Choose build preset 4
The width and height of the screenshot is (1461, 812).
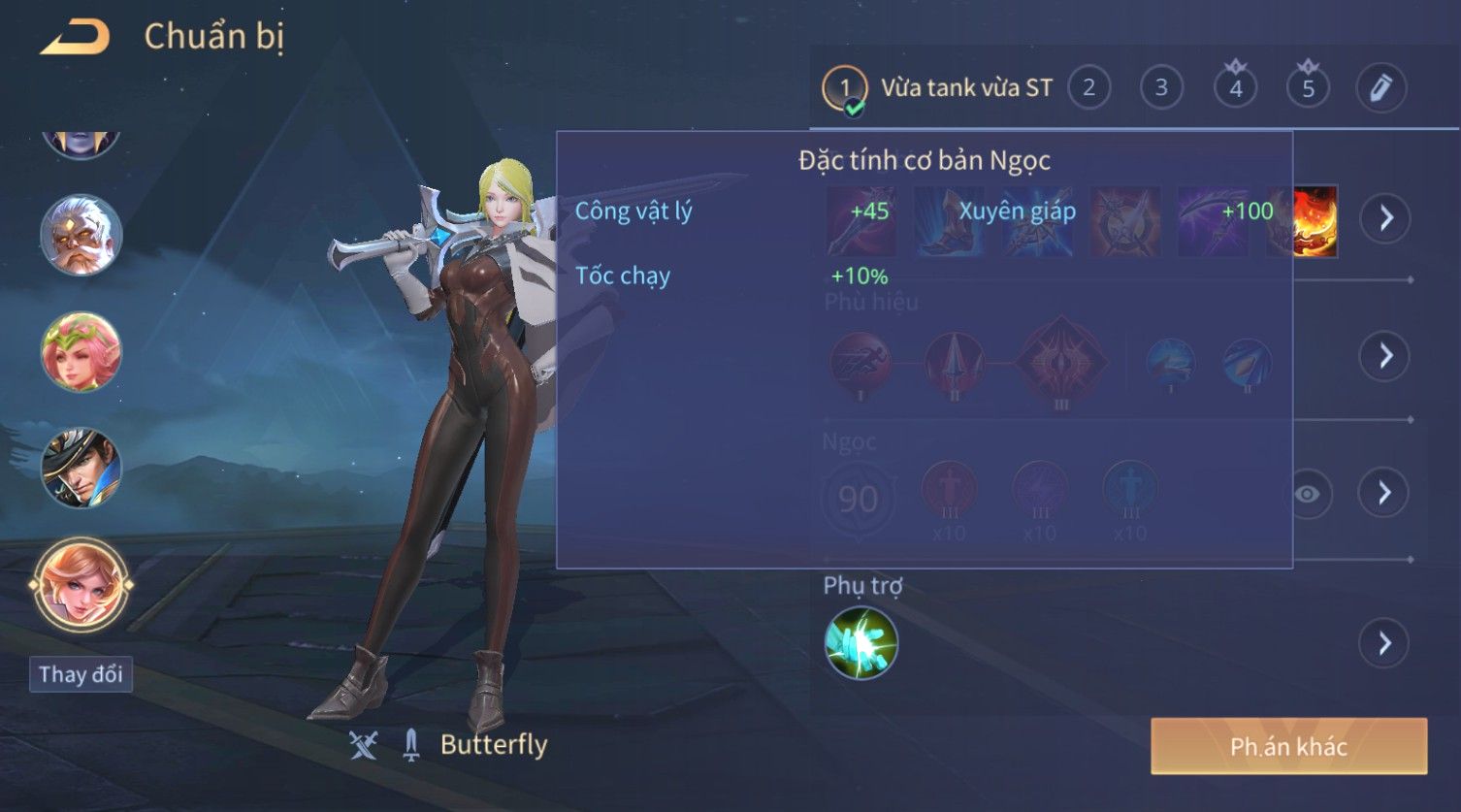1235,88
